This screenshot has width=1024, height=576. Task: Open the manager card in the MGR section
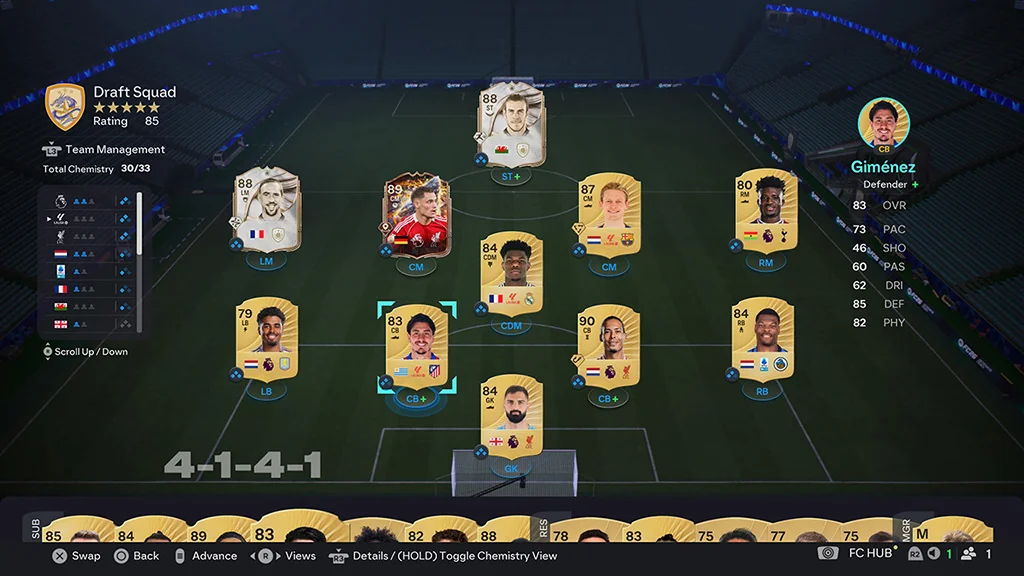tap(954, 530)
